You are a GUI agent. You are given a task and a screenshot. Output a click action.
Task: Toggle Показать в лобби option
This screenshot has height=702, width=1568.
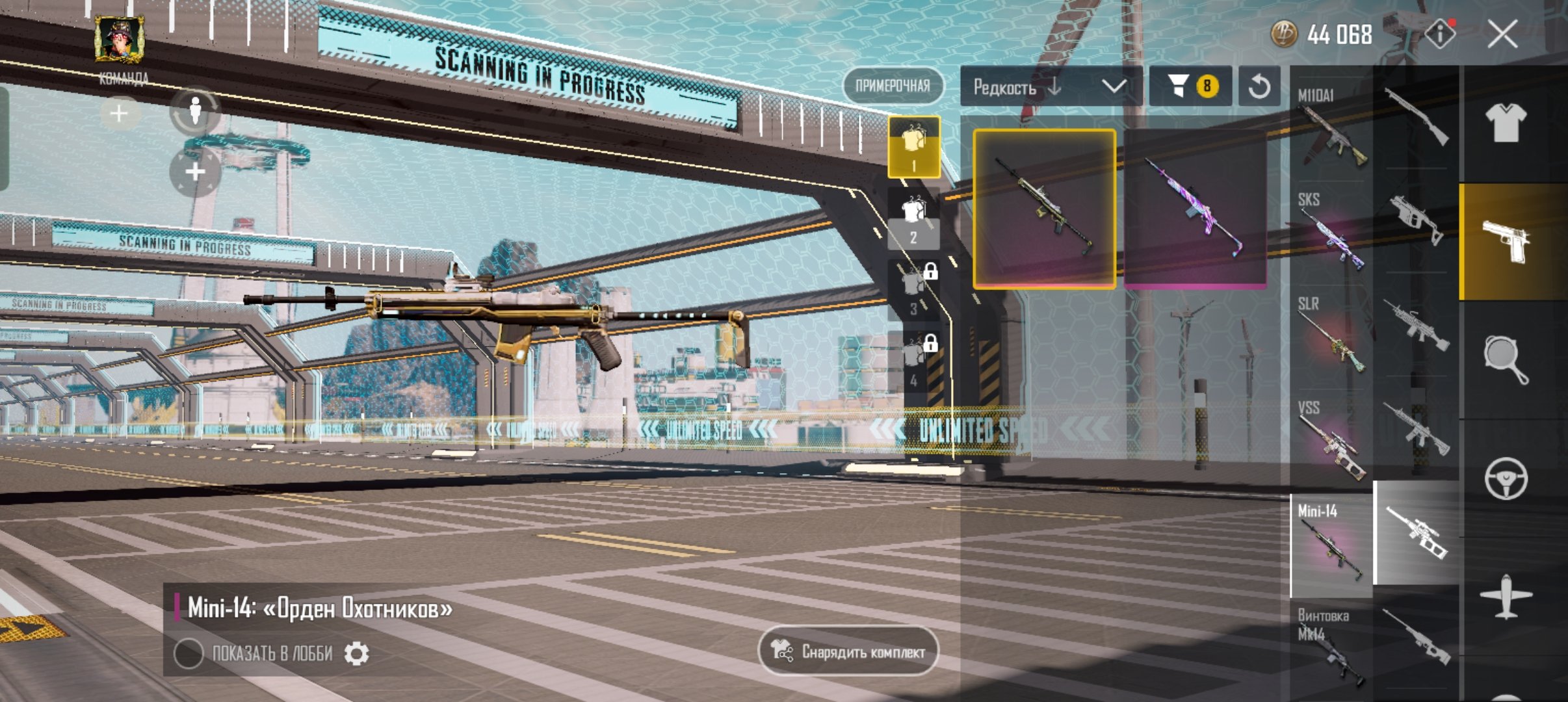pyautogui.click(x=189, y=653)
